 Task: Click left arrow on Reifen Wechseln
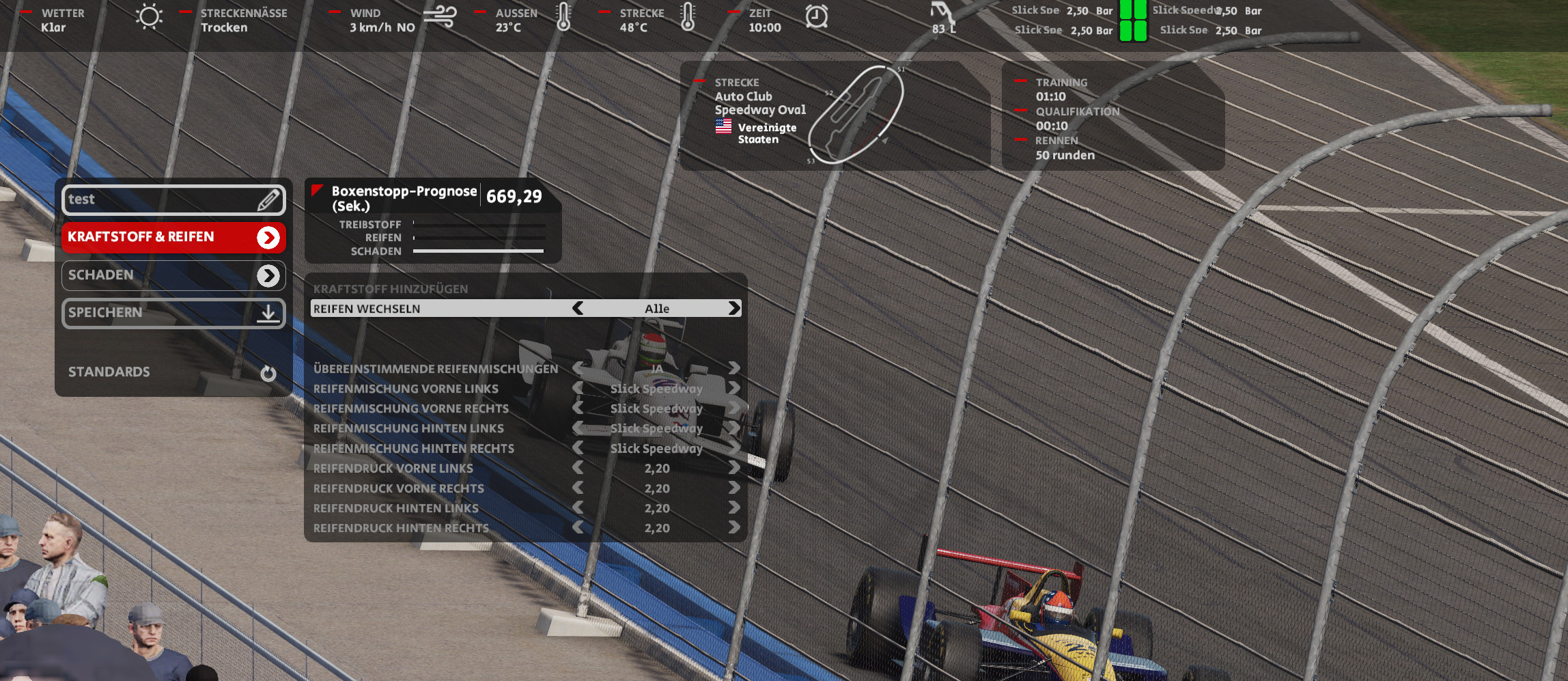(578, 309)
